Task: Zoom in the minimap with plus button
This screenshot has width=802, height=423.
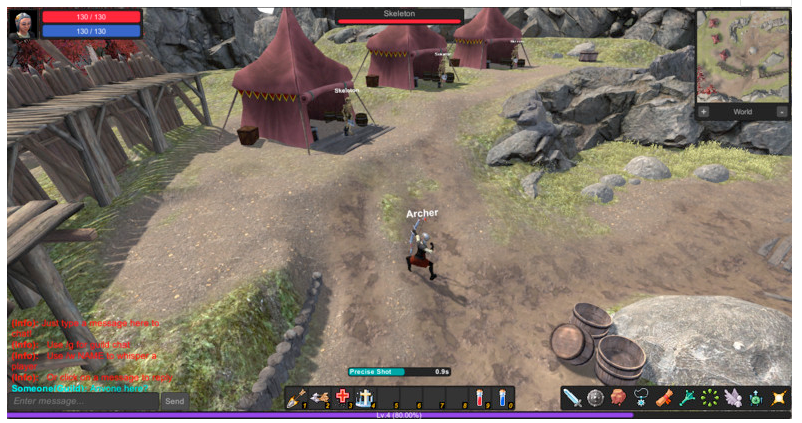Action: click(x=704, y=112)
